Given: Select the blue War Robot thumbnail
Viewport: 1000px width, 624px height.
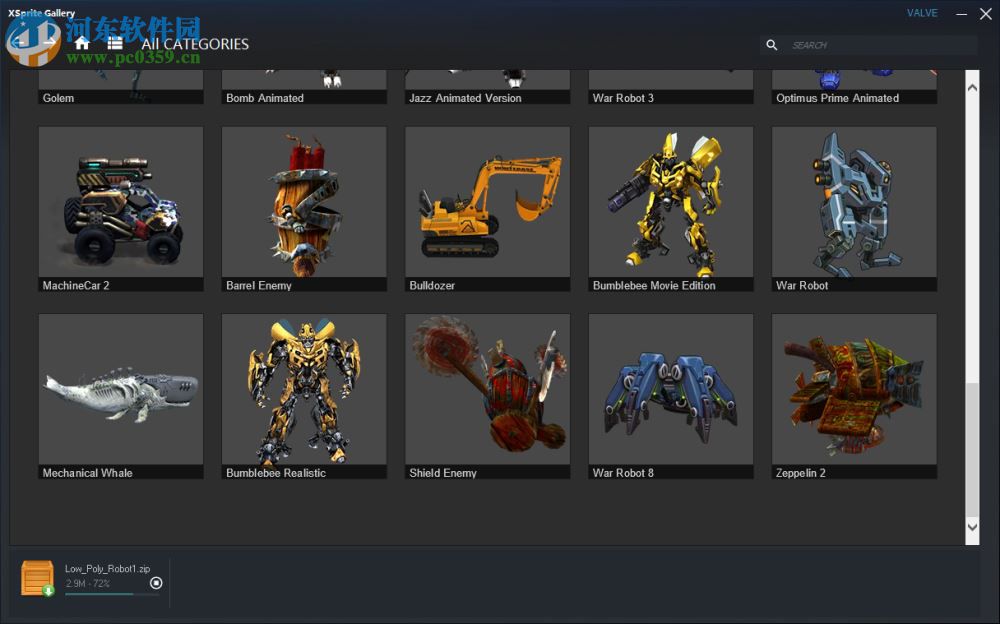Looking at the screenshot, I should pos(854,203).
